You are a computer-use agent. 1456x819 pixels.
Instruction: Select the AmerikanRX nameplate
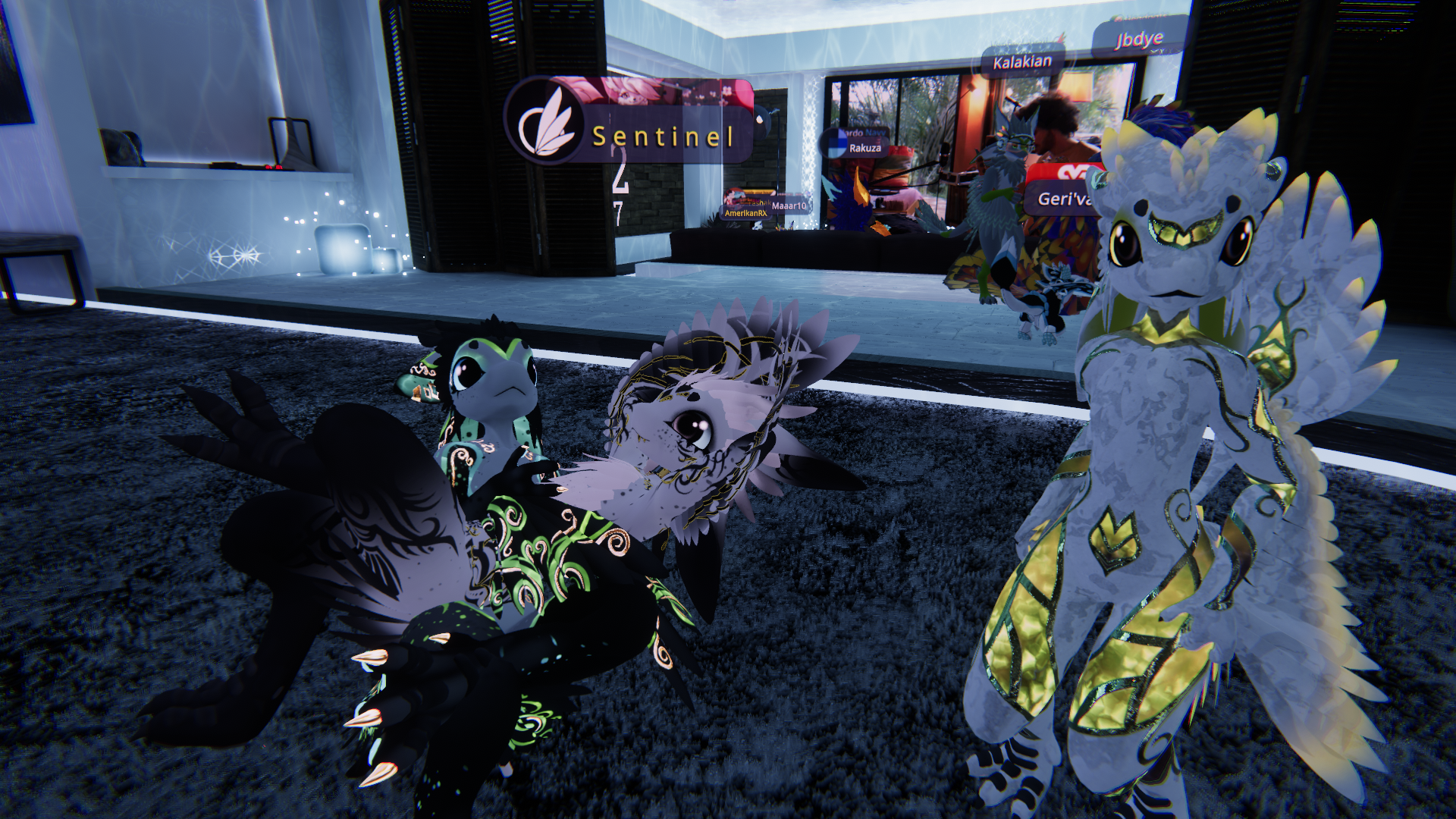[746, 213]
